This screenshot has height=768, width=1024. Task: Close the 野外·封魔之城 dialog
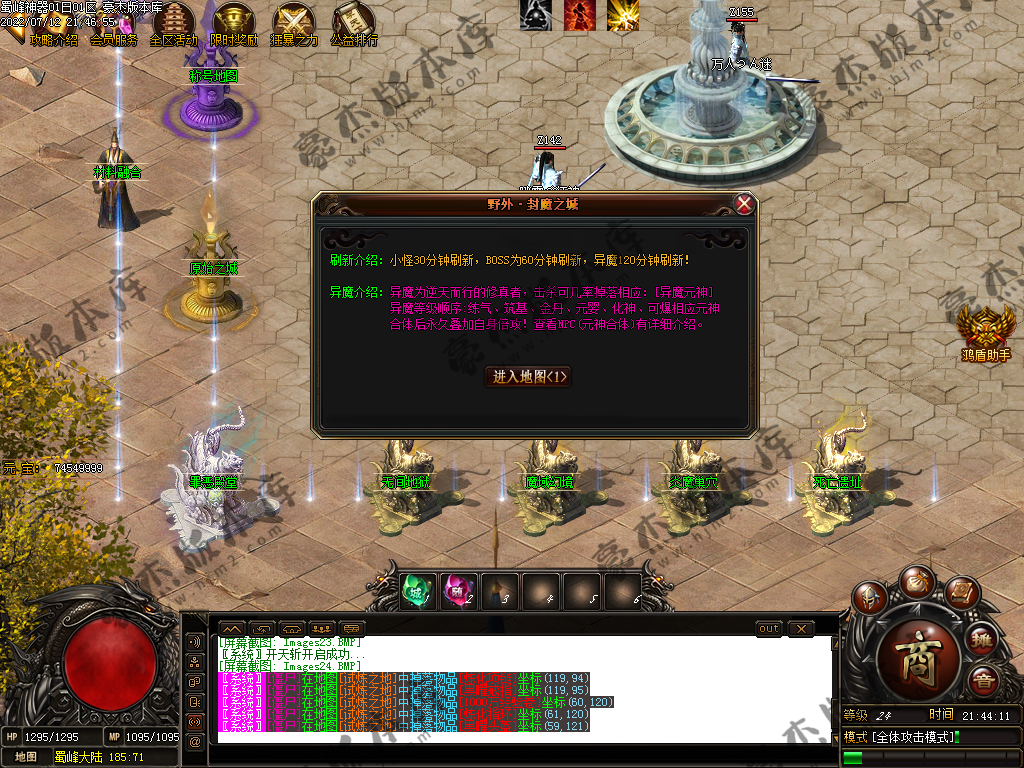point(744,204)
